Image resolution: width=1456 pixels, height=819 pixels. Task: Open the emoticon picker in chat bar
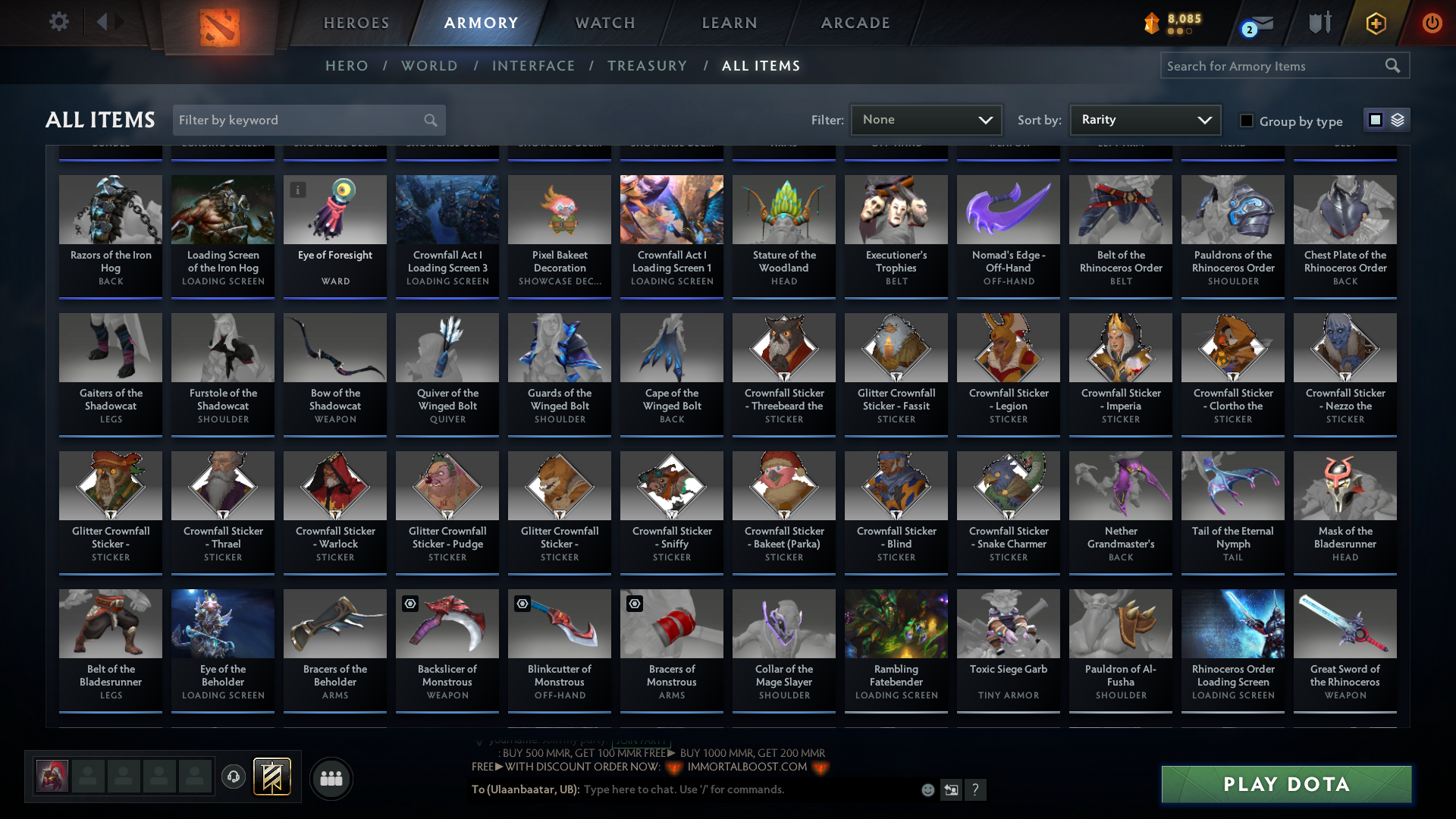[x=927, y=789]
